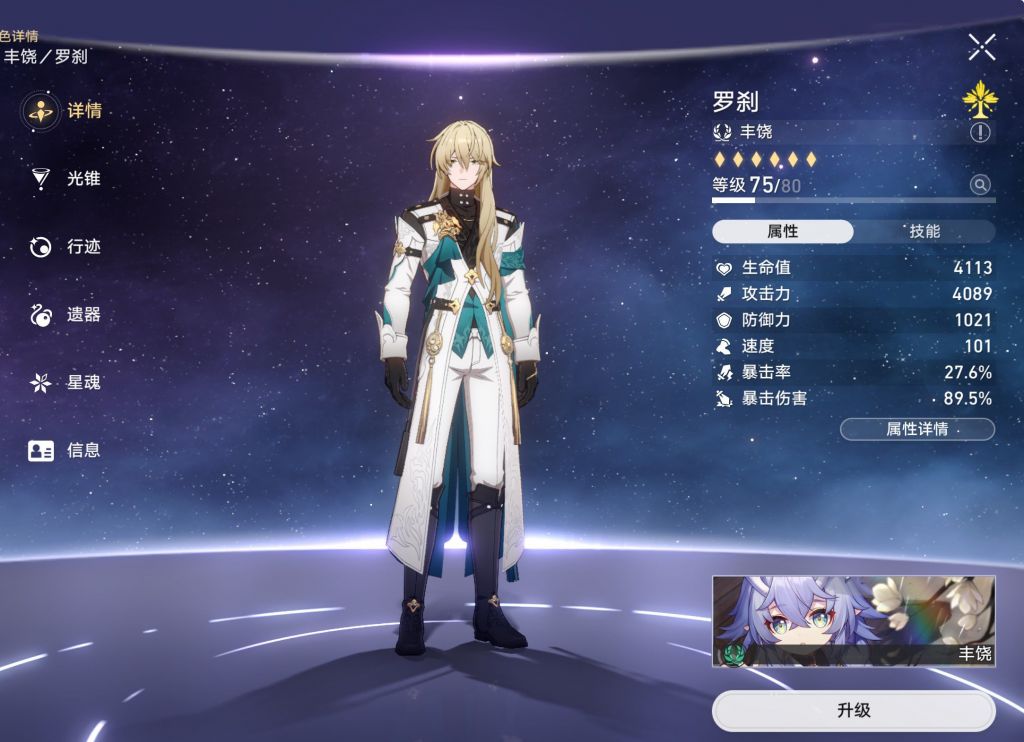Go to the 遗器 relics menu
1024x742 pixels.
click(66, 315)
